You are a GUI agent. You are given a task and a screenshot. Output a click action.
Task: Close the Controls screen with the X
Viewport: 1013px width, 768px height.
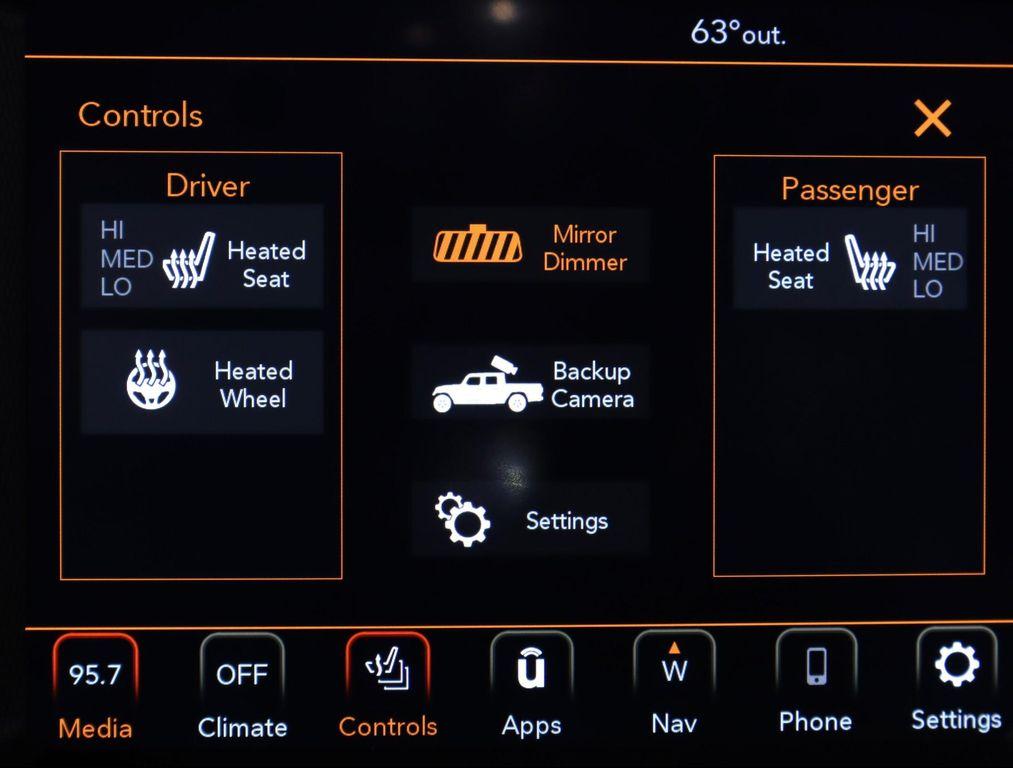pyautogui.click(x=932, y=119)
